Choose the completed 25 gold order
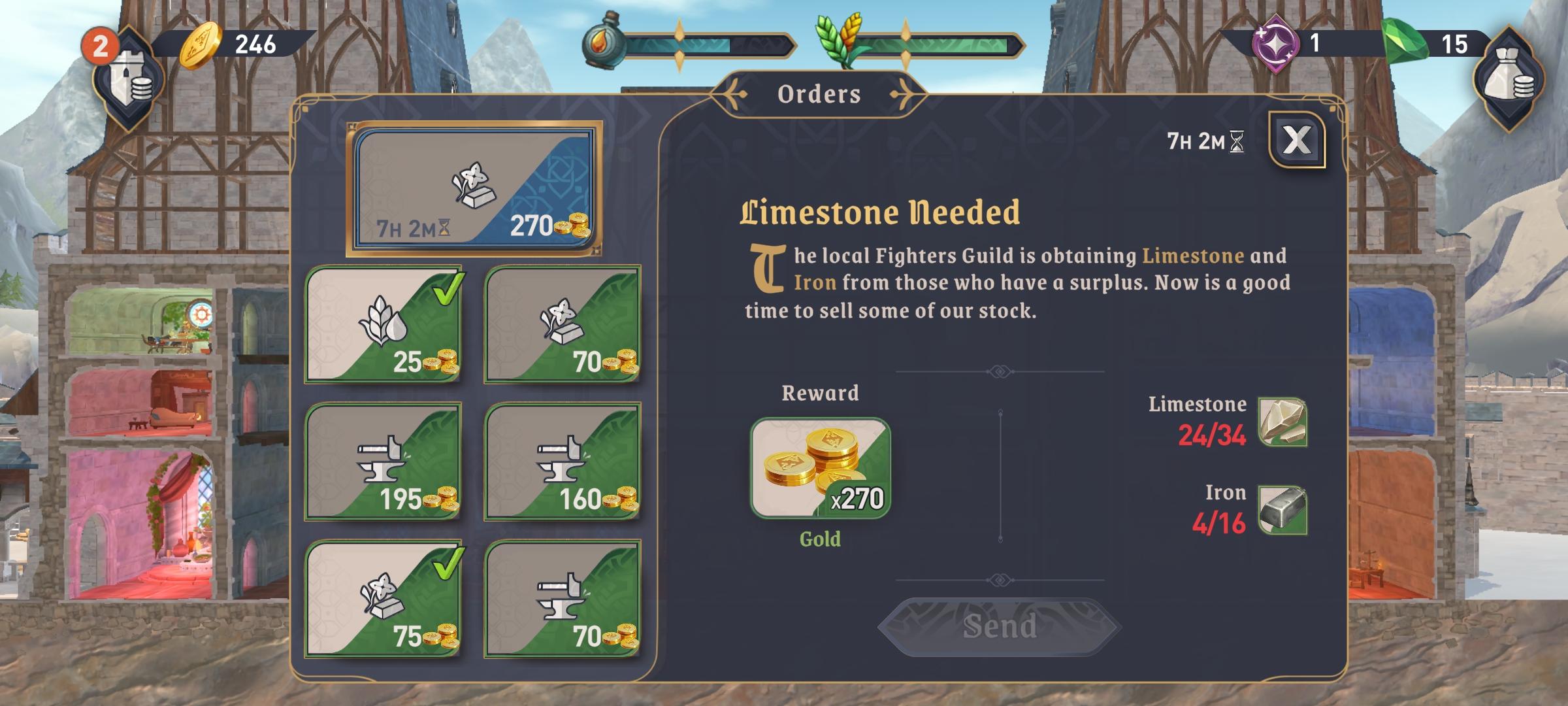The width and height of the screenshot is (1568, 706). tap(384, 324)
